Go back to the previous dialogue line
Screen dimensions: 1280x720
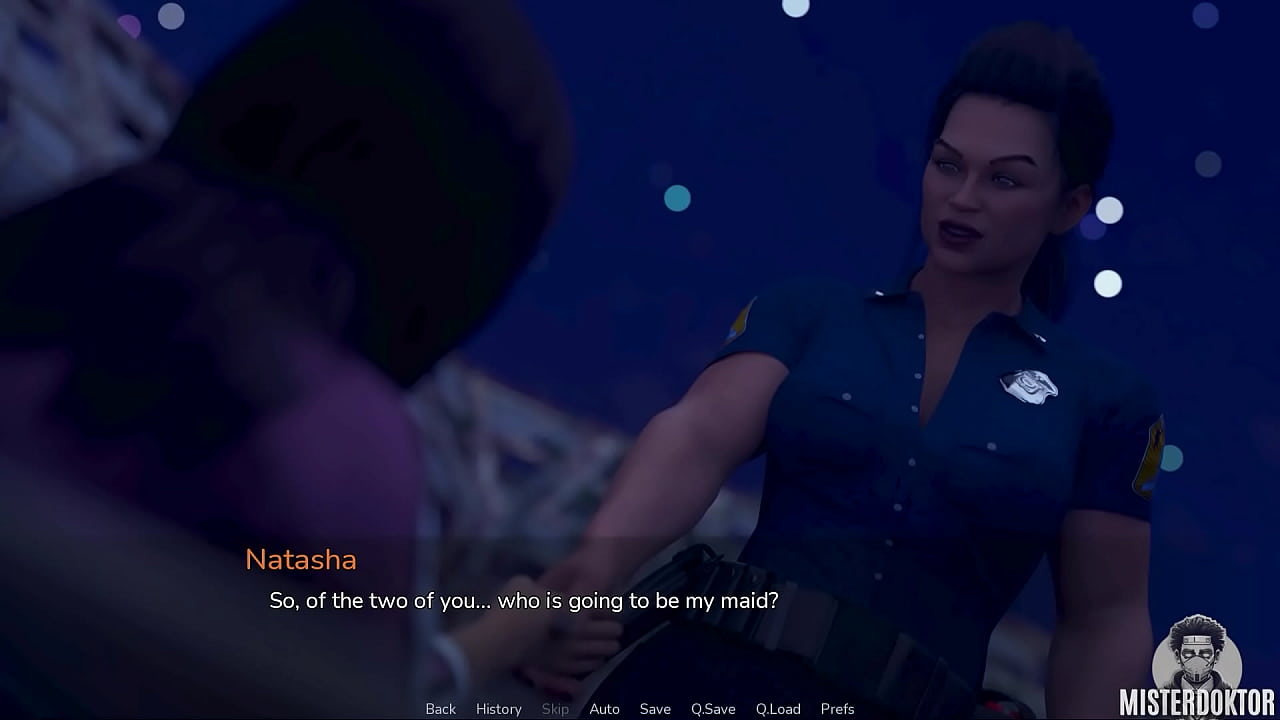tap(440, 709)
